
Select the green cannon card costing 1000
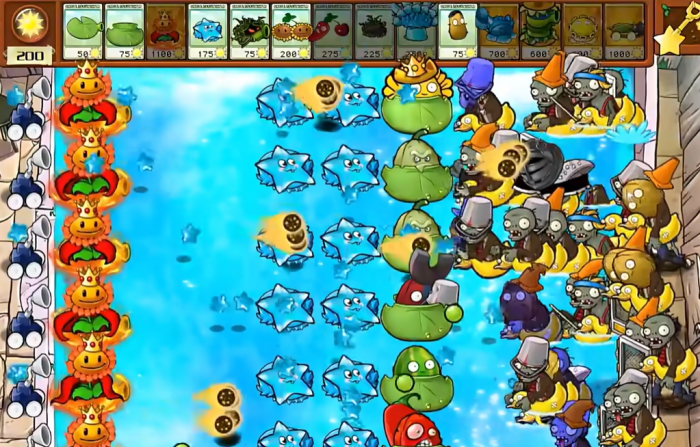click(623, 30)
